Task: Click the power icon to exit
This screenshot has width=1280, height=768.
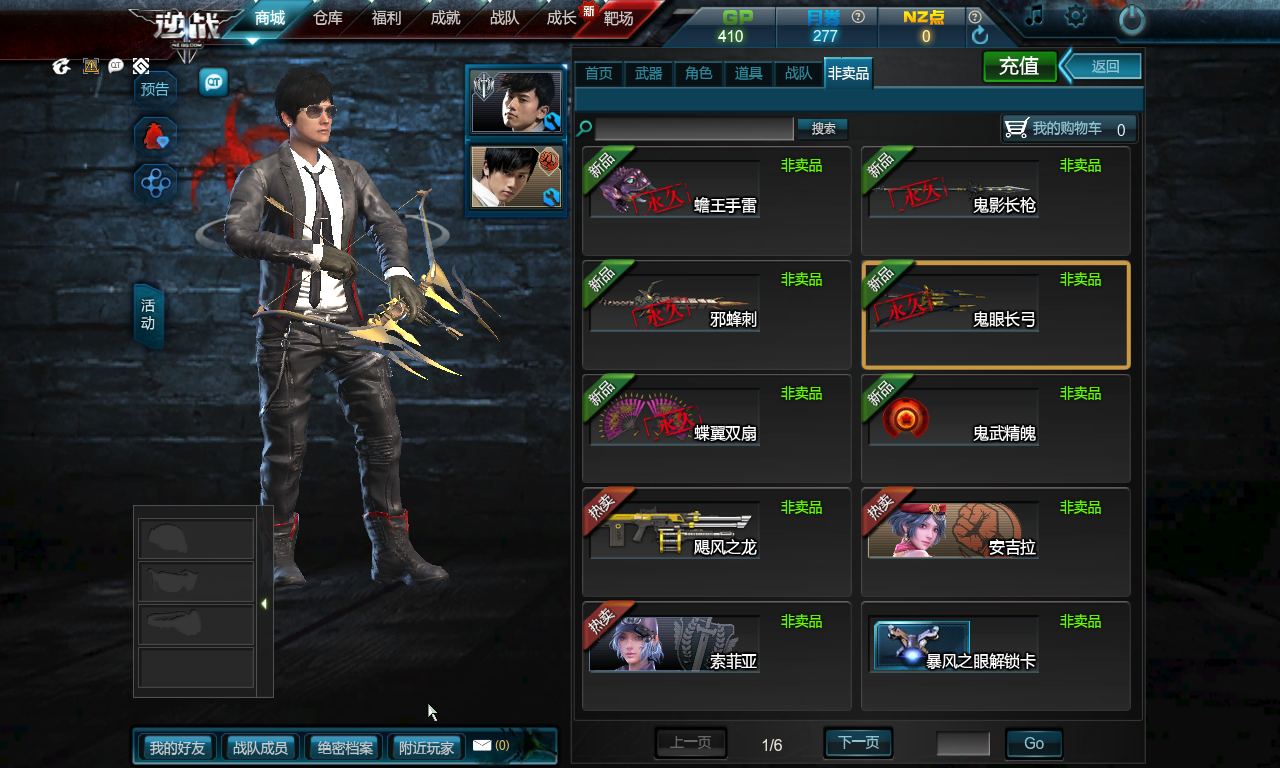Action: pos(1131,19)
